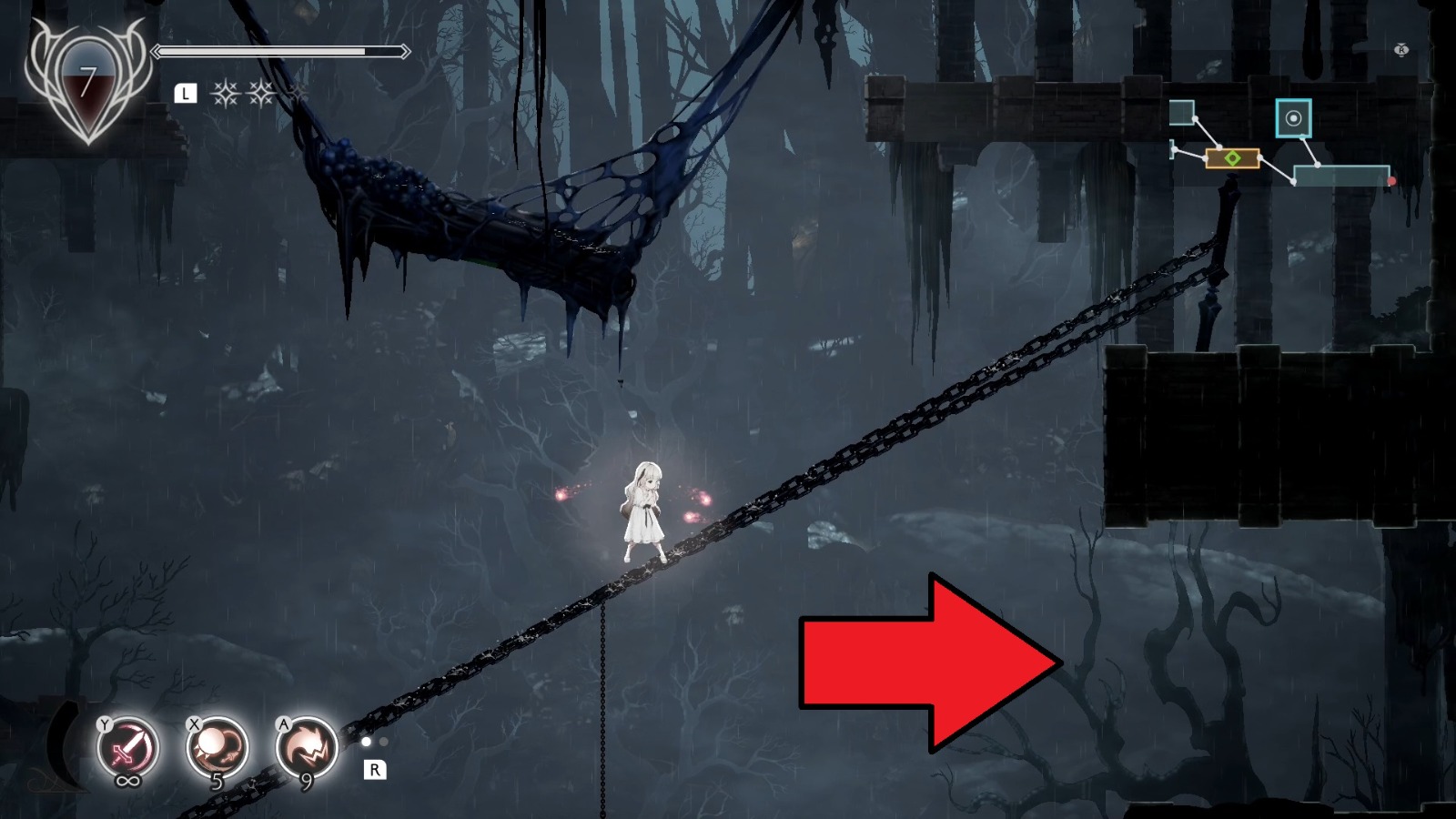
Task: Click the second prayer charge sparkle icon
Action: (261, 93)
